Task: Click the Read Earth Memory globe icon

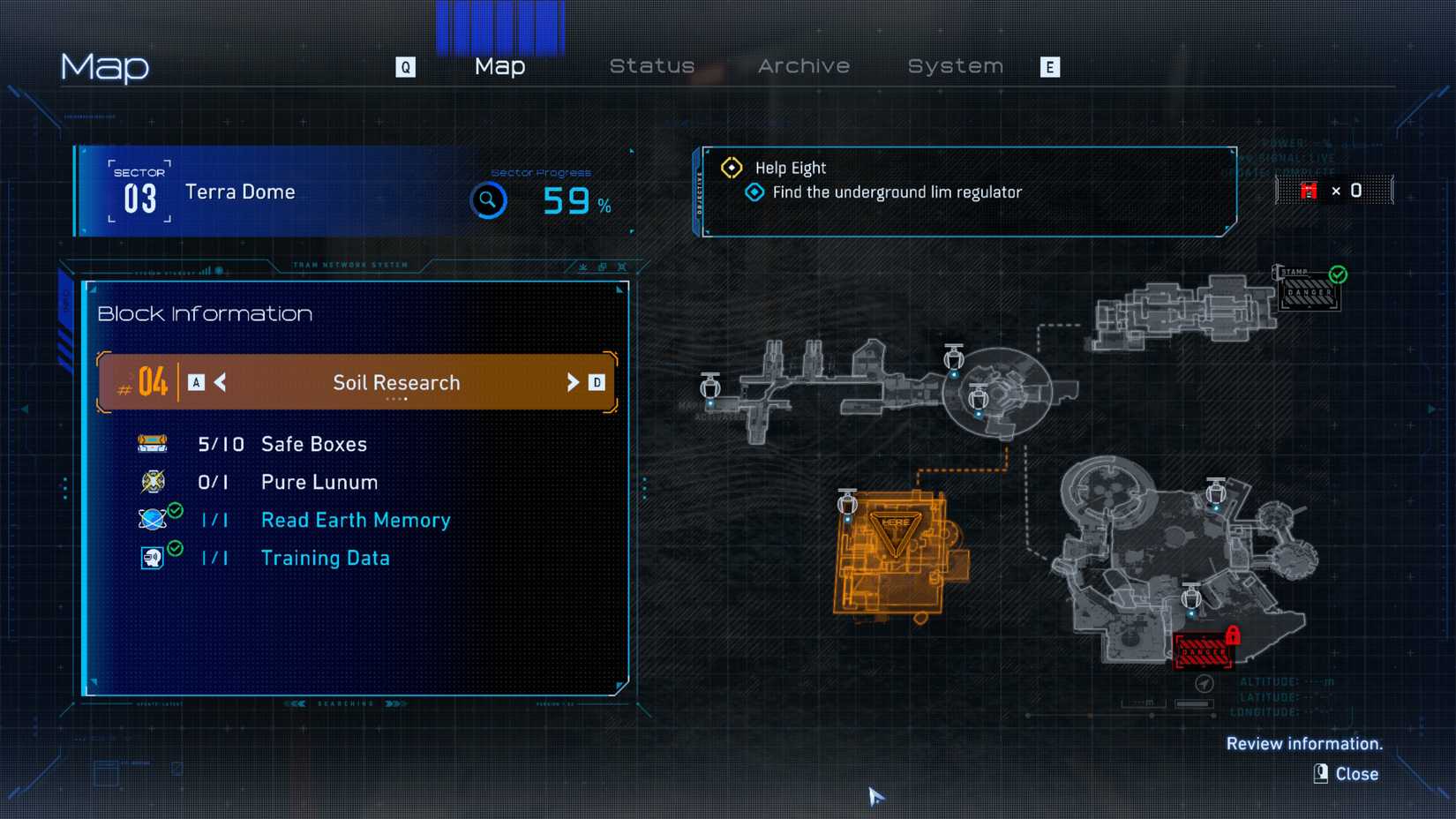Action: point(152,520)
